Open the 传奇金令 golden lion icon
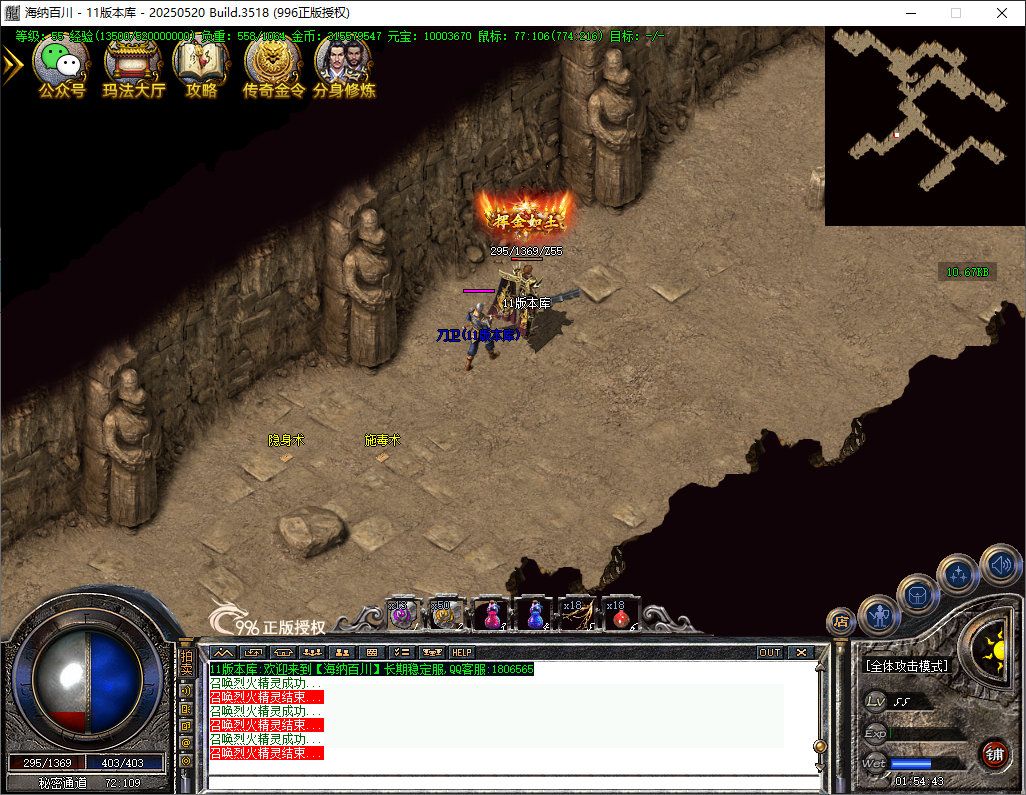Image resolution: width=1026 pixels, height=795 pixels. tap(272, 62)
